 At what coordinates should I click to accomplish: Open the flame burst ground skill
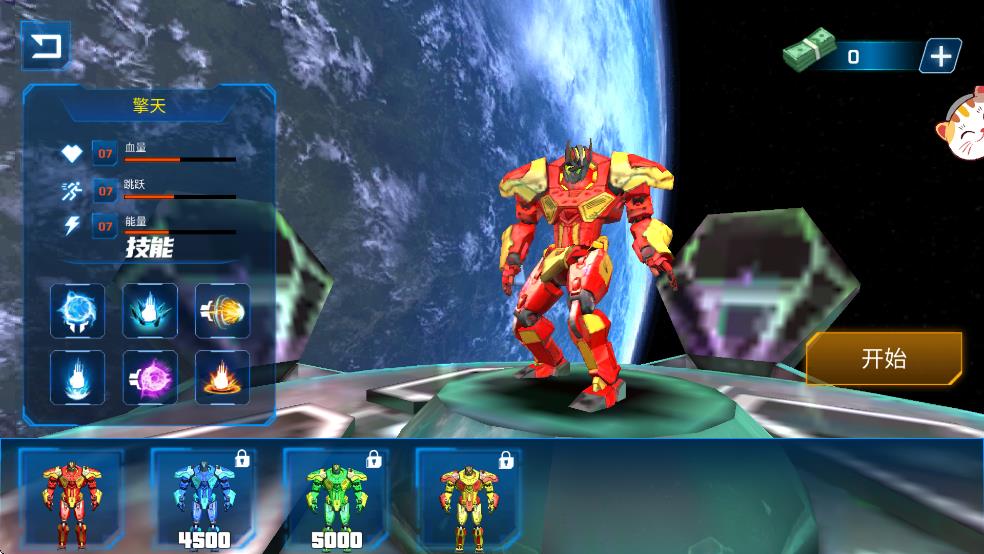(x=222, y=378)
